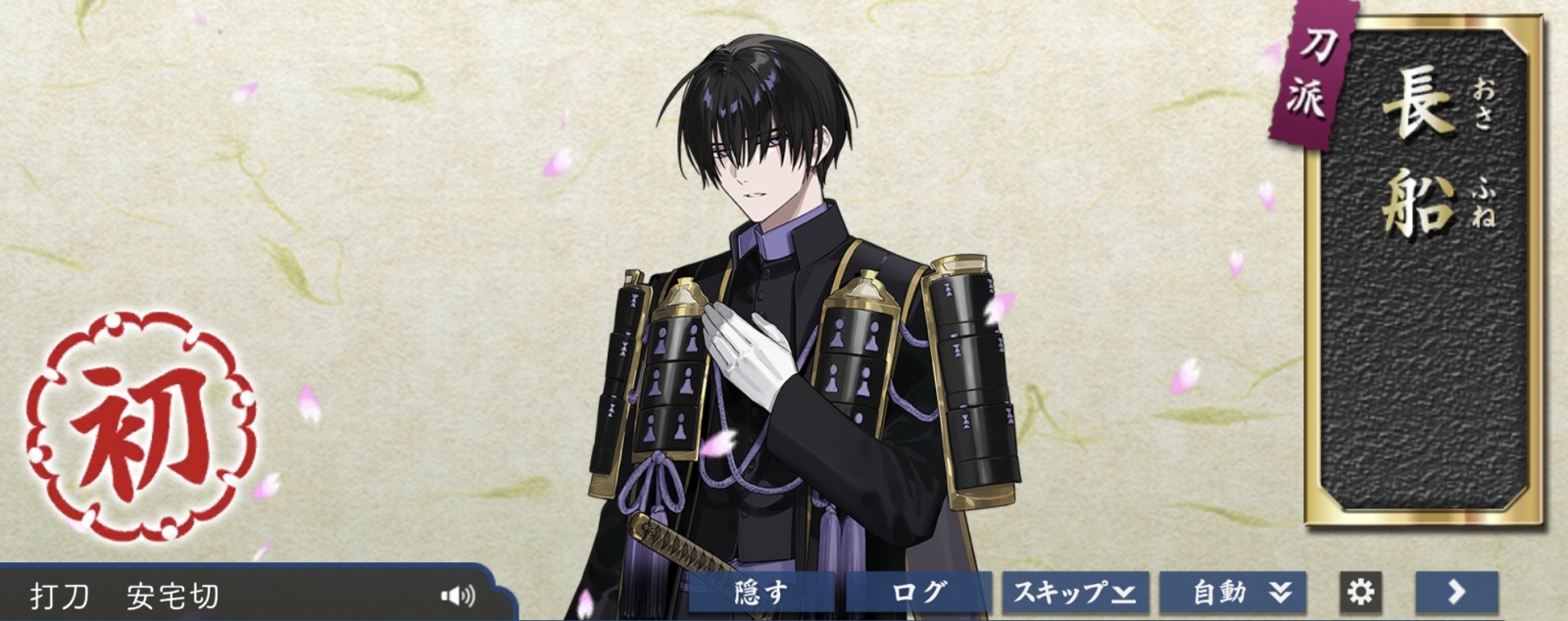Open the ログ dialogue log

[918, 593]
